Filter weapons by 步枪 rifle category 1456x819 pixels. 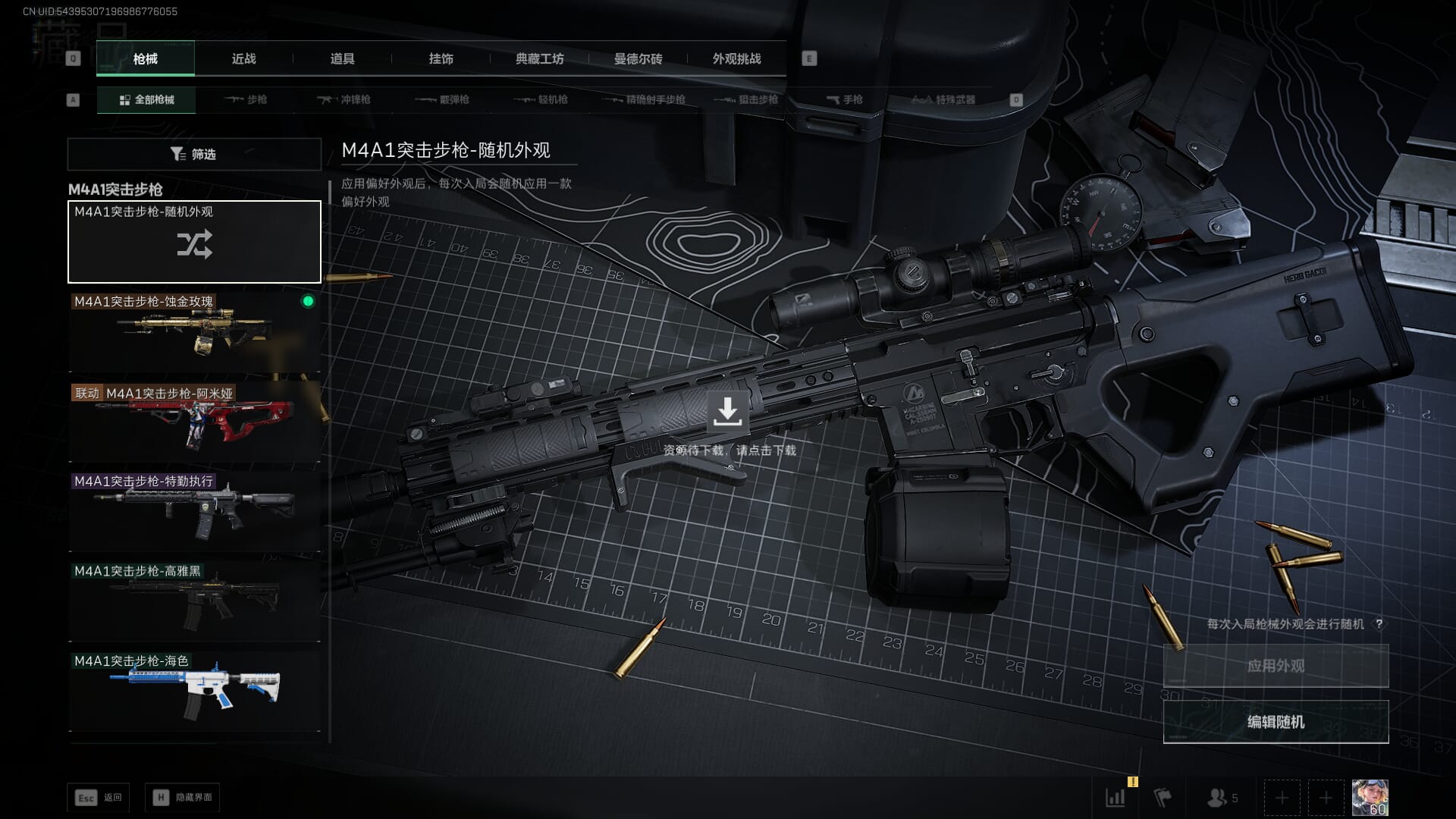246,99
